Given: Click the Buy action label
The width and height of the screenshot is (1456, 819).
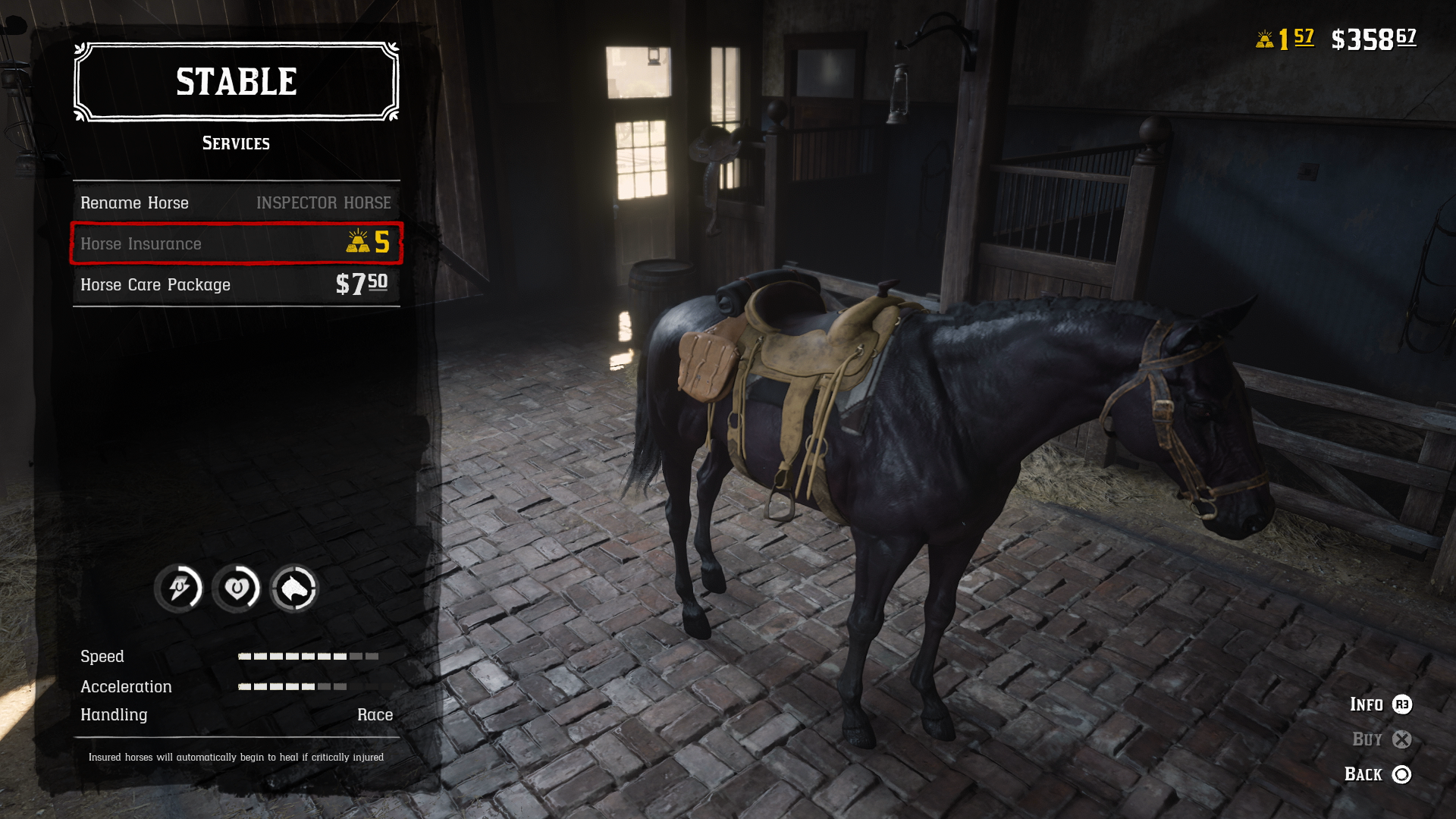Looking at the screenshot, I should tap(1367, 739).
